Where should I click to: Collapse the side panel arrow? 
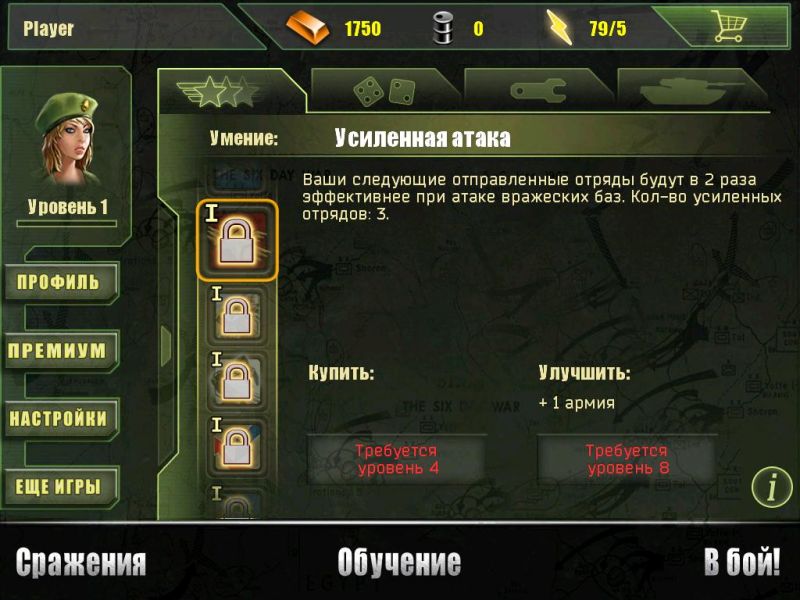[x=166, y=345]
